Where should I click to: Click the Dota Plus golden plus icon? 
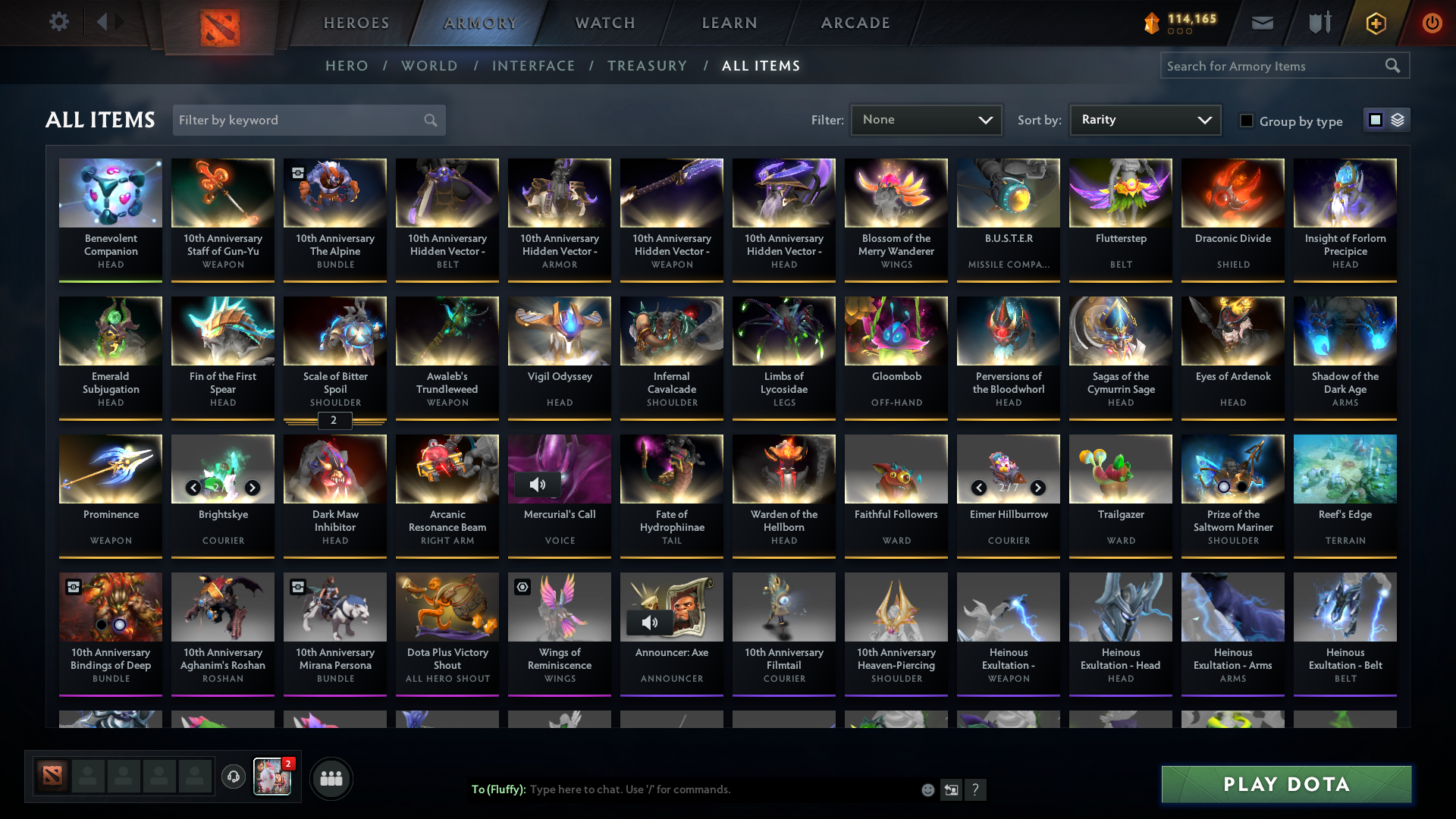(1375, 23)
